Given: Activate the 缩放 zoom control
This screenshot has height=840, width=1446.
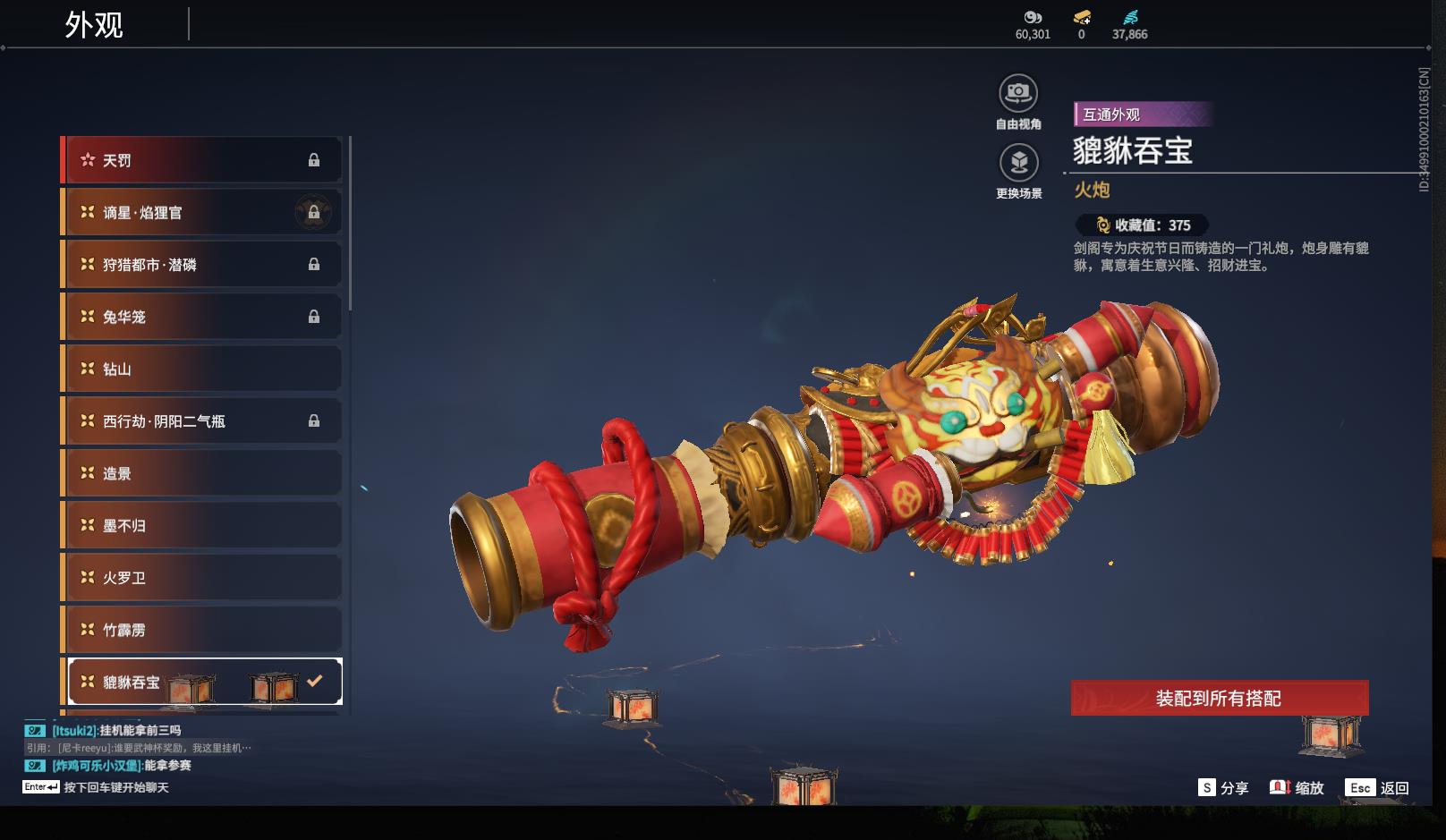Looking at the screenshot, I should 1297,787.
